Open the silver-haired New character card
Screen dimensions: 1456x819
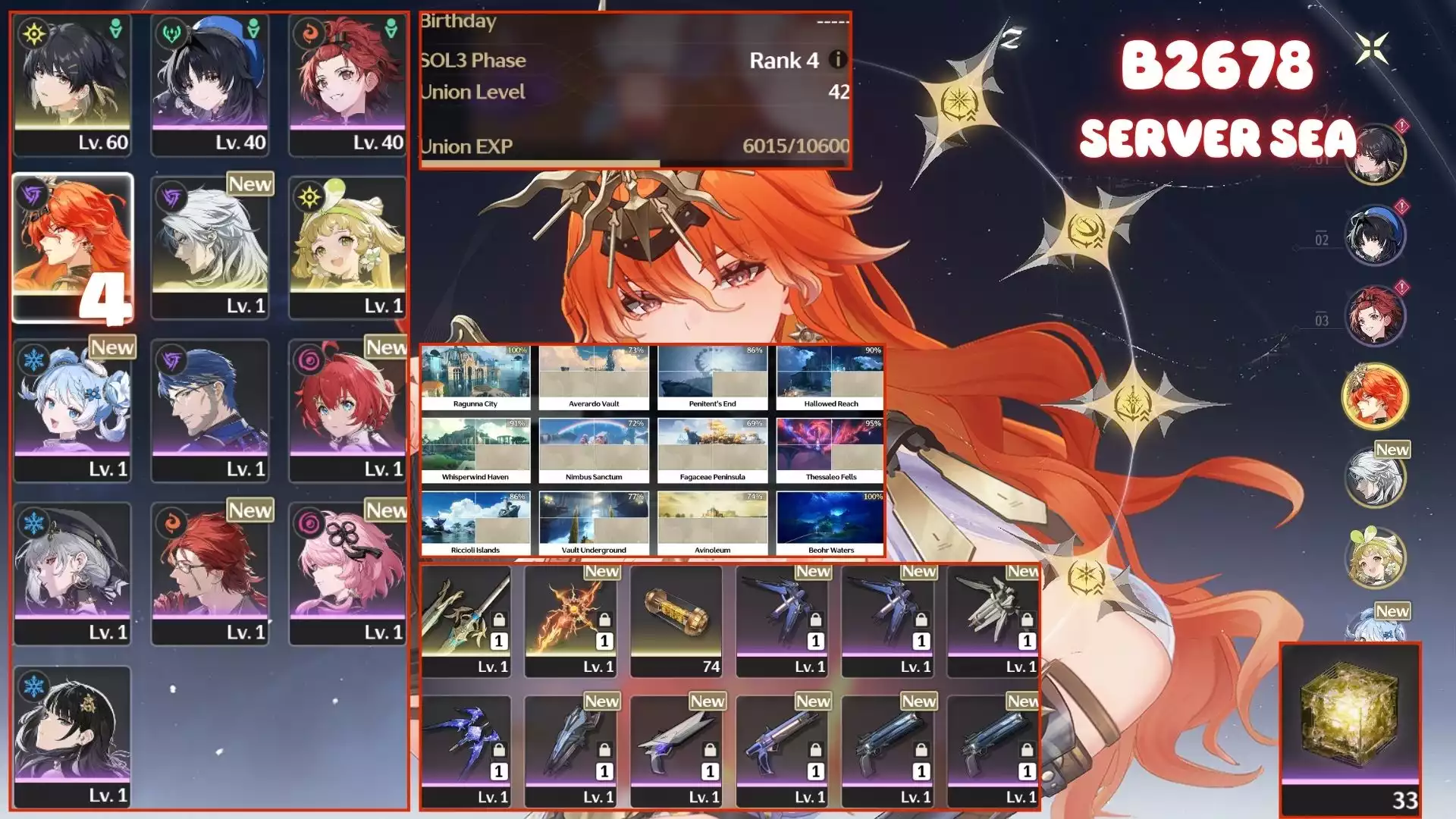pyautogui.click(x=209, y=247)
